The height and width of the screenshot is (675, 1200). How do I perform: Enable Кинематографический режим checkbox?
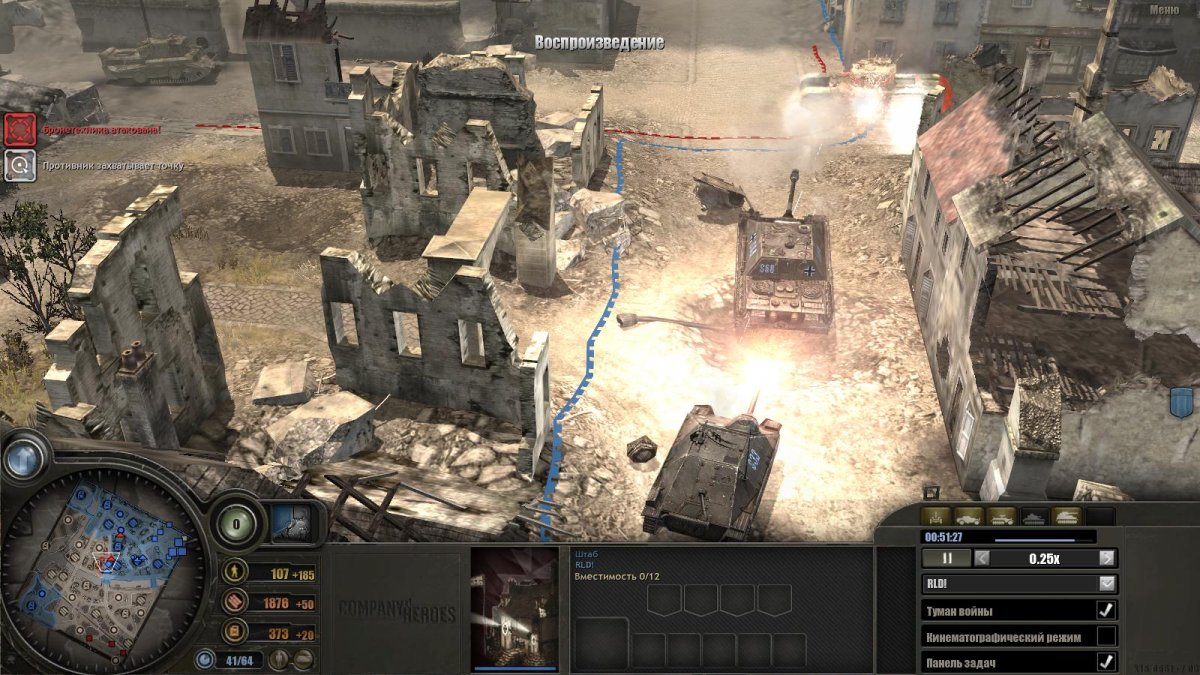(x=1106, y=636)
